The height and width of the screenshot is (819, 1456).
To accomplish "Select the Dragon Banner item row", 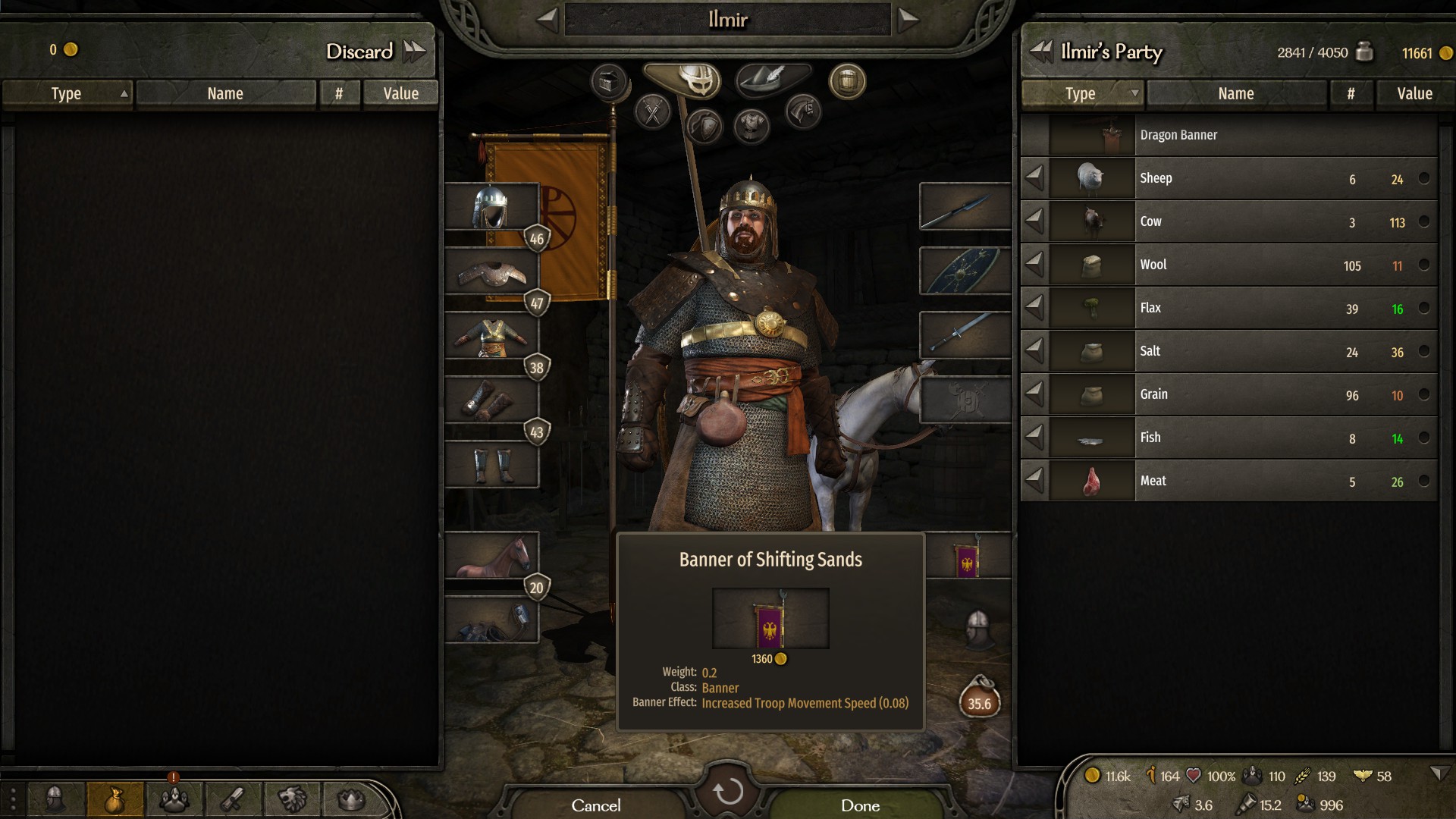I will (x=1228, y=135).
